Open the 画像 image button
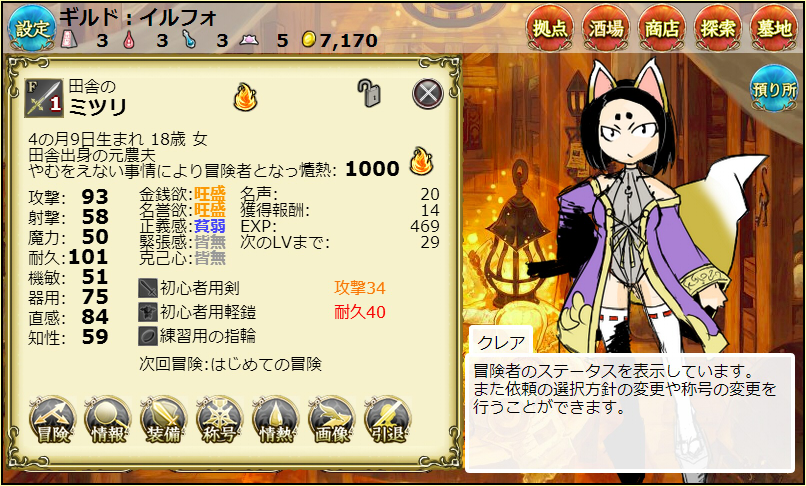 pos(332,421)
